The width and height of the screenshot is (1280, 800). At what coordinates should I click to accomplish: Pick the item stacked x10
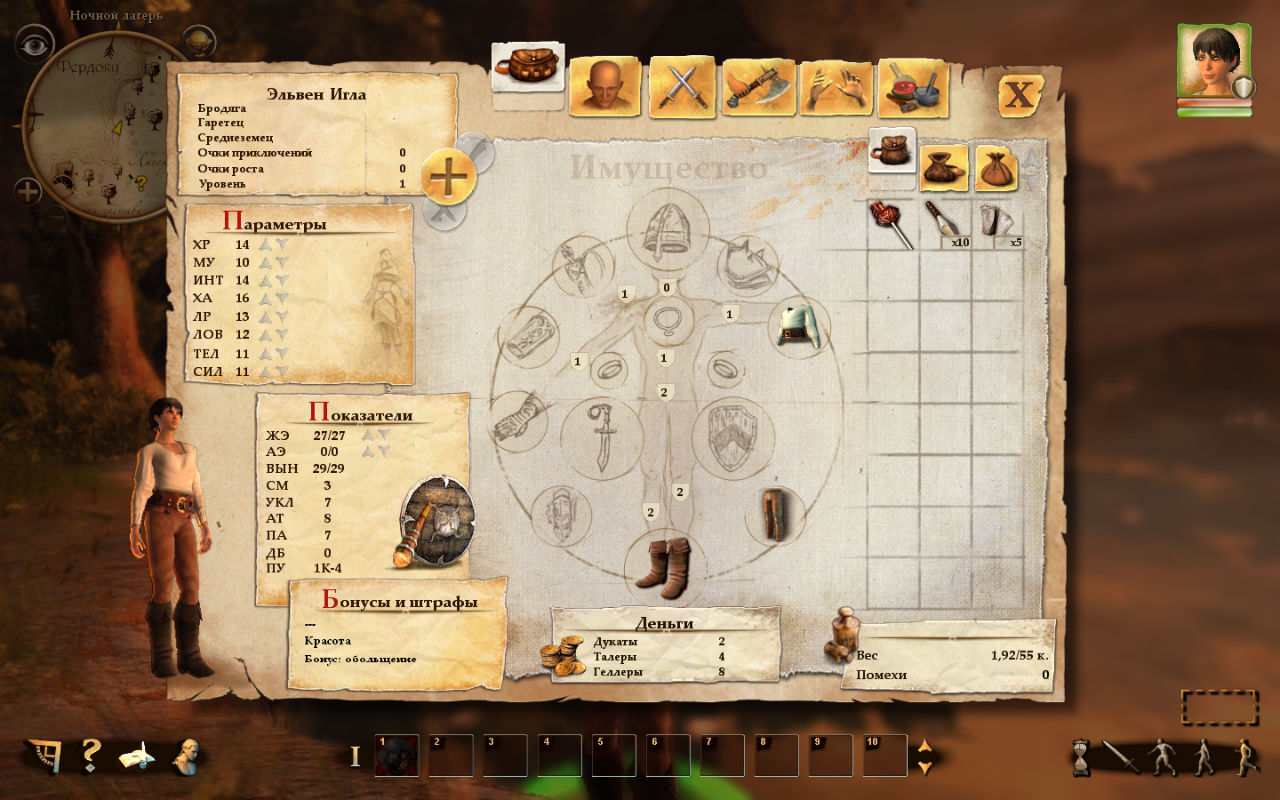pyautogui.click(x=946, y=222)
